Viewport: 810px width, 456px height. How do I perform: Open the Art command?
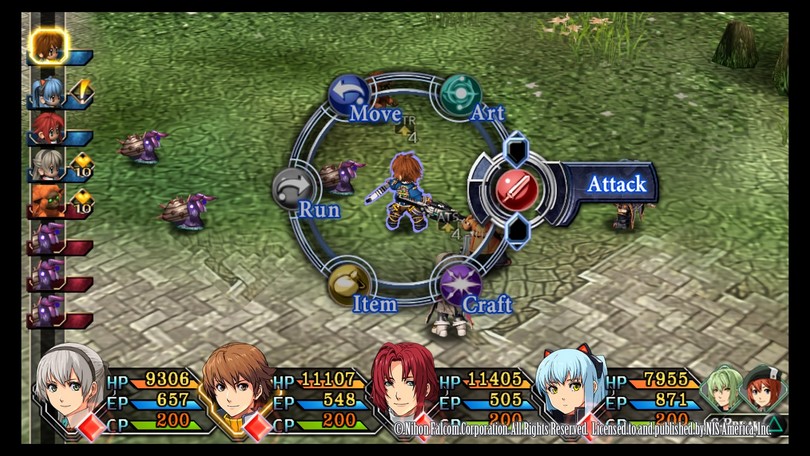pyautogui.click(x=461, y=95)
